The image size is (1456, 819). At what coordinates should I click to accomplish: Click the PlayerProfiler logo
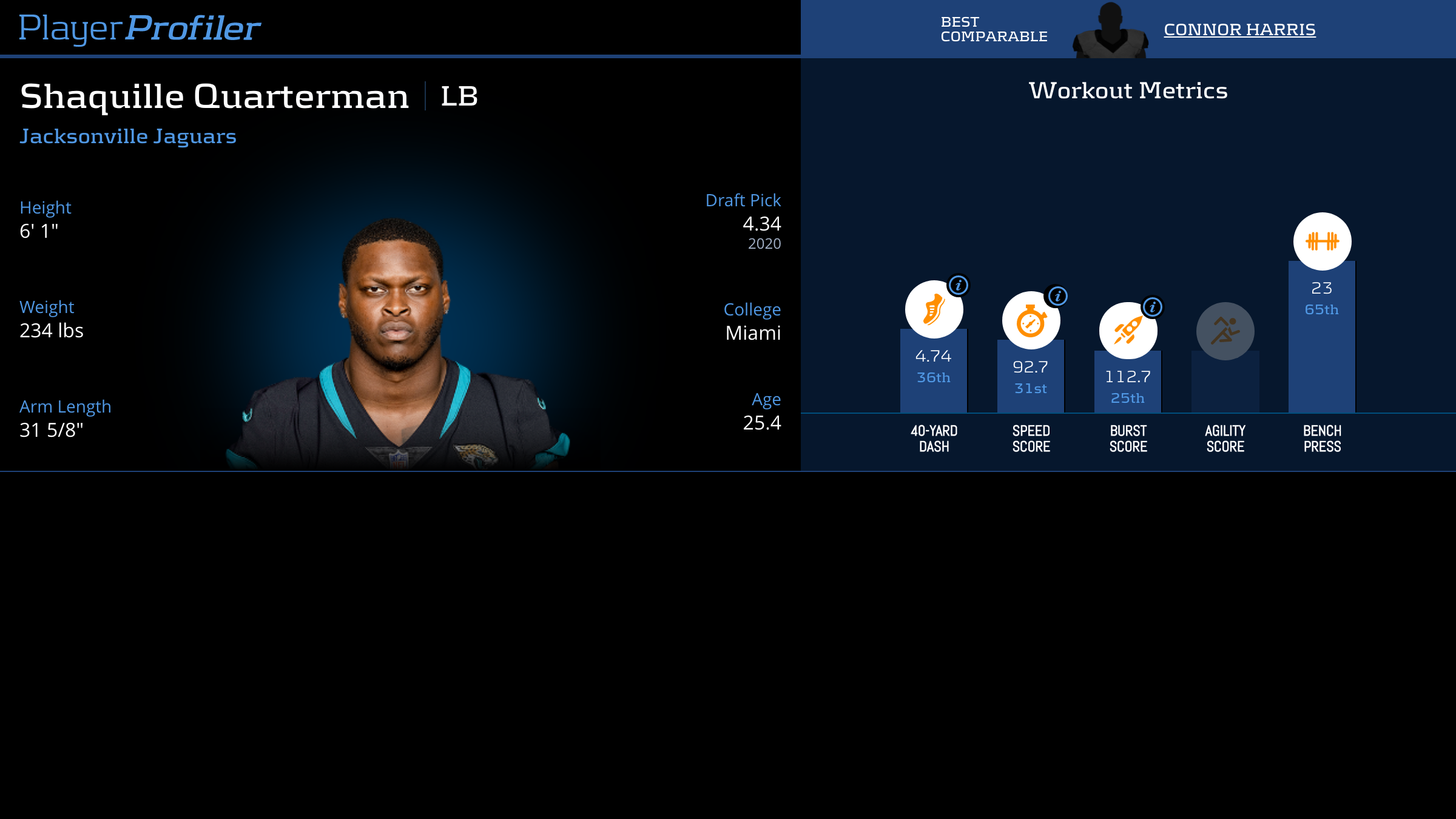[x=140, y=29]
